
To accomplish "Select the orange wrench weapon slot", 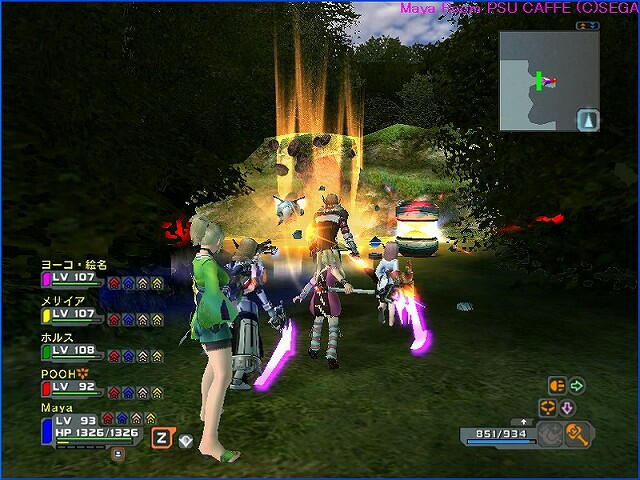I will (577, 434).
